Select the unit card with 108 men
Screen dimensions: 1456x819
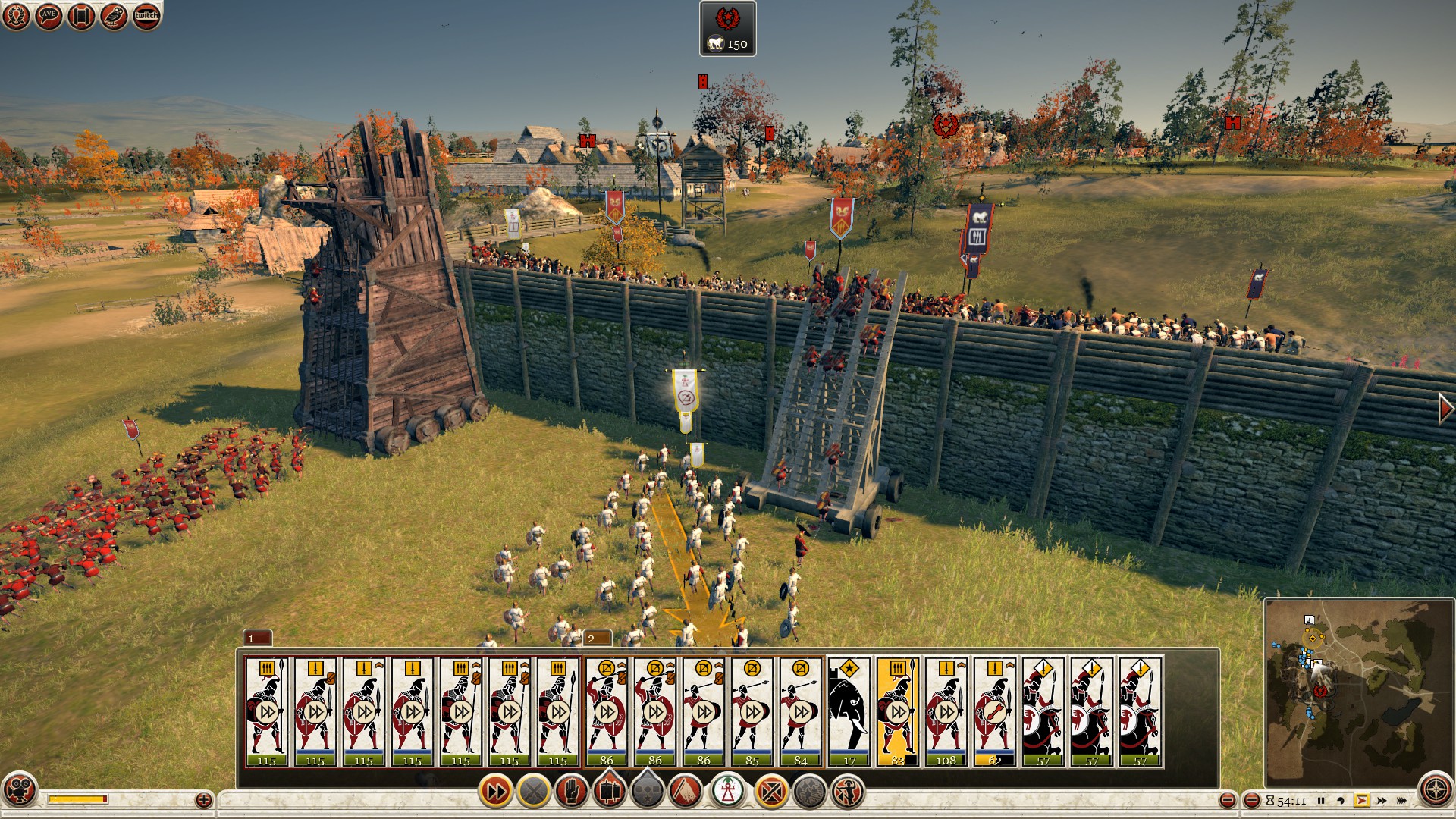[946, 712]
